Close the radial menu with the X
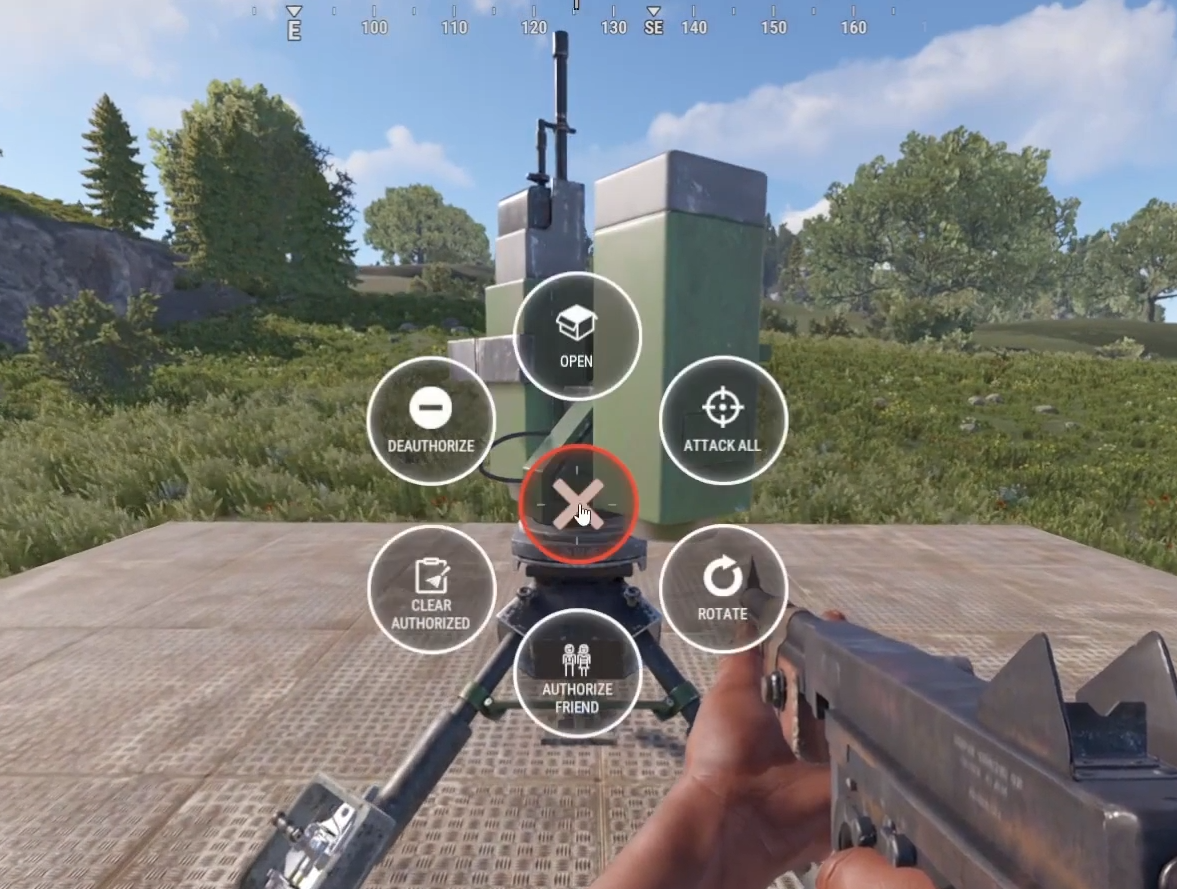Image resolution: width=1177 pixels, height=889 pixels. (x=578, y=504)
